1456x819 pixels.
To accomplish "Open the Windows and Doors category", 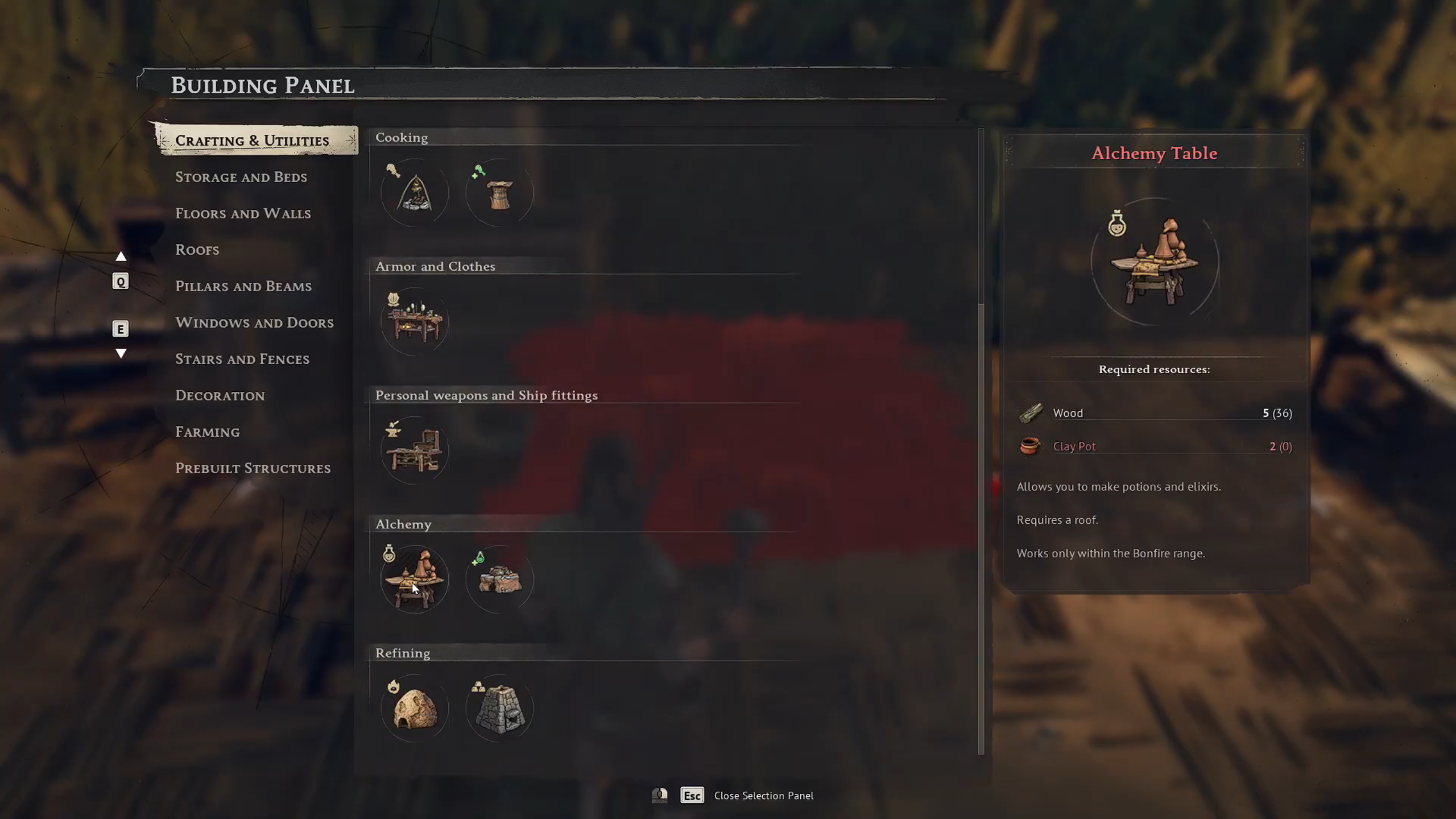I will pos(255,322).
